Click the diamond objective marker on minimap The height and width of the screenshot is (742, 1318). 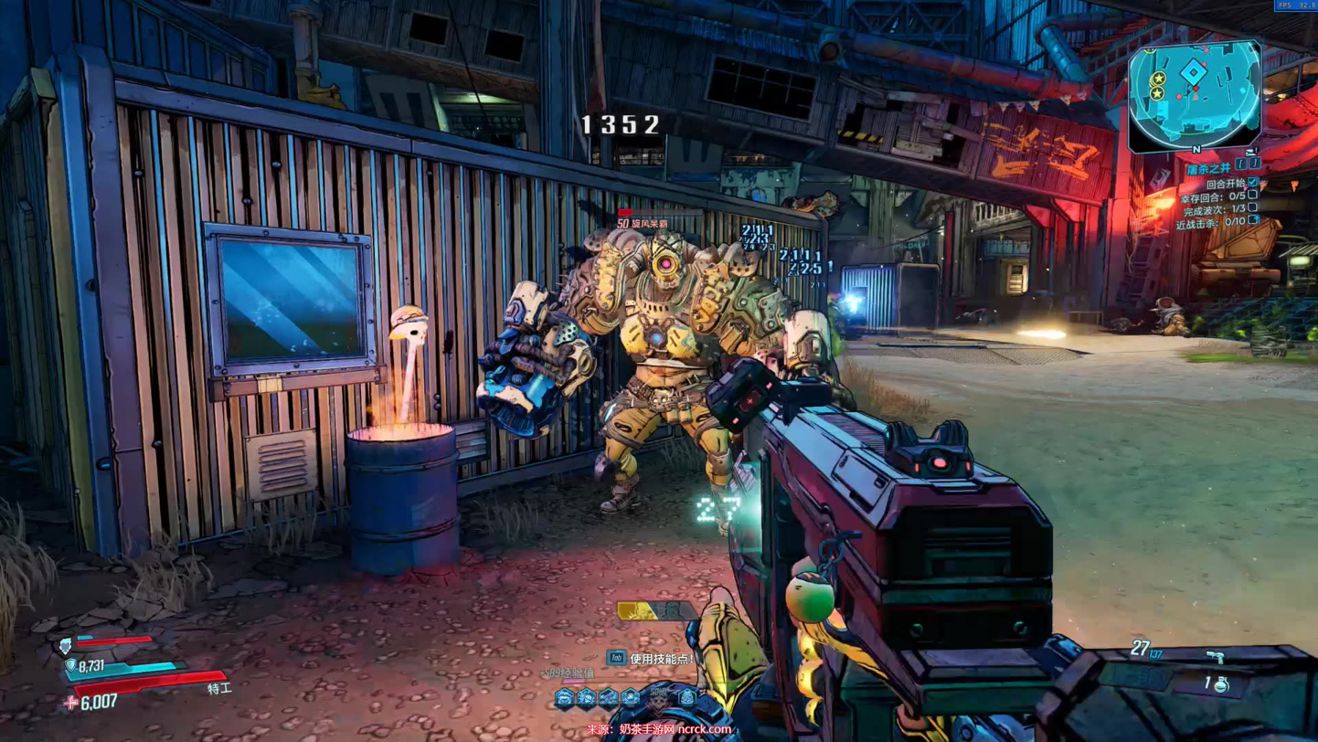[x=1194, y=73]
